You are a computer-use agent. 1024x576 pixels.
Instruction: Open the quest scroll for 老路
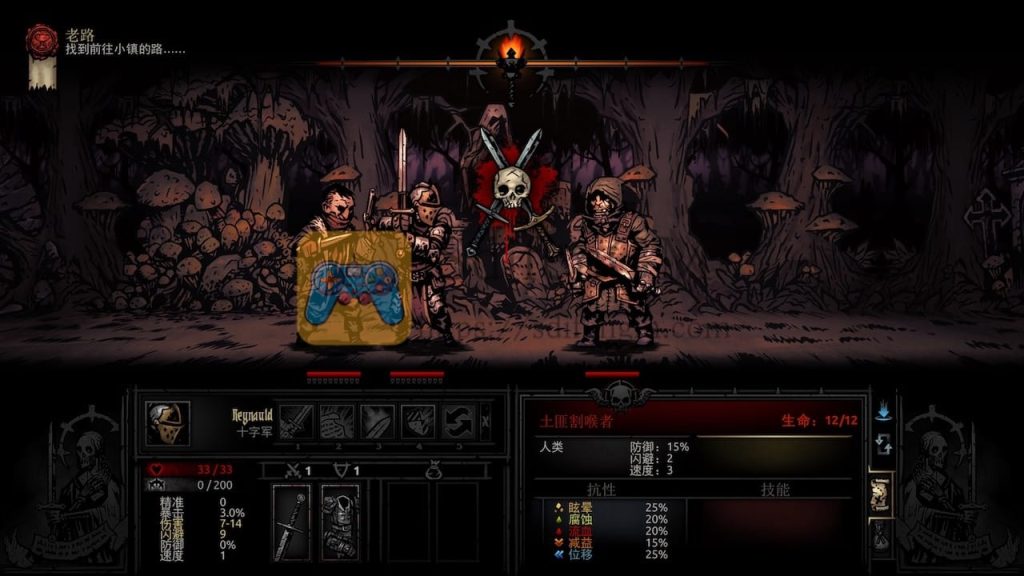[41, 57]
